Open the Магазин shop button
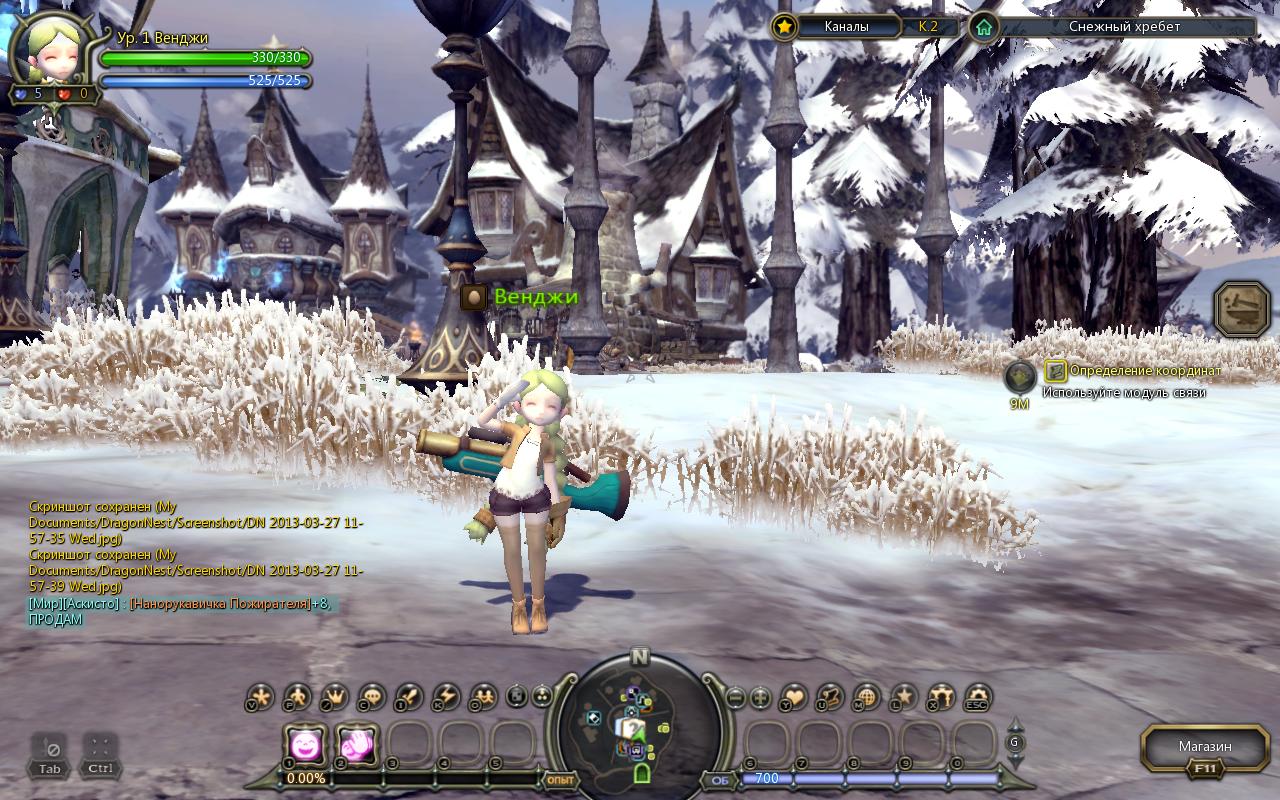Screen dimensions: 1280x800 coord(1204,747)
